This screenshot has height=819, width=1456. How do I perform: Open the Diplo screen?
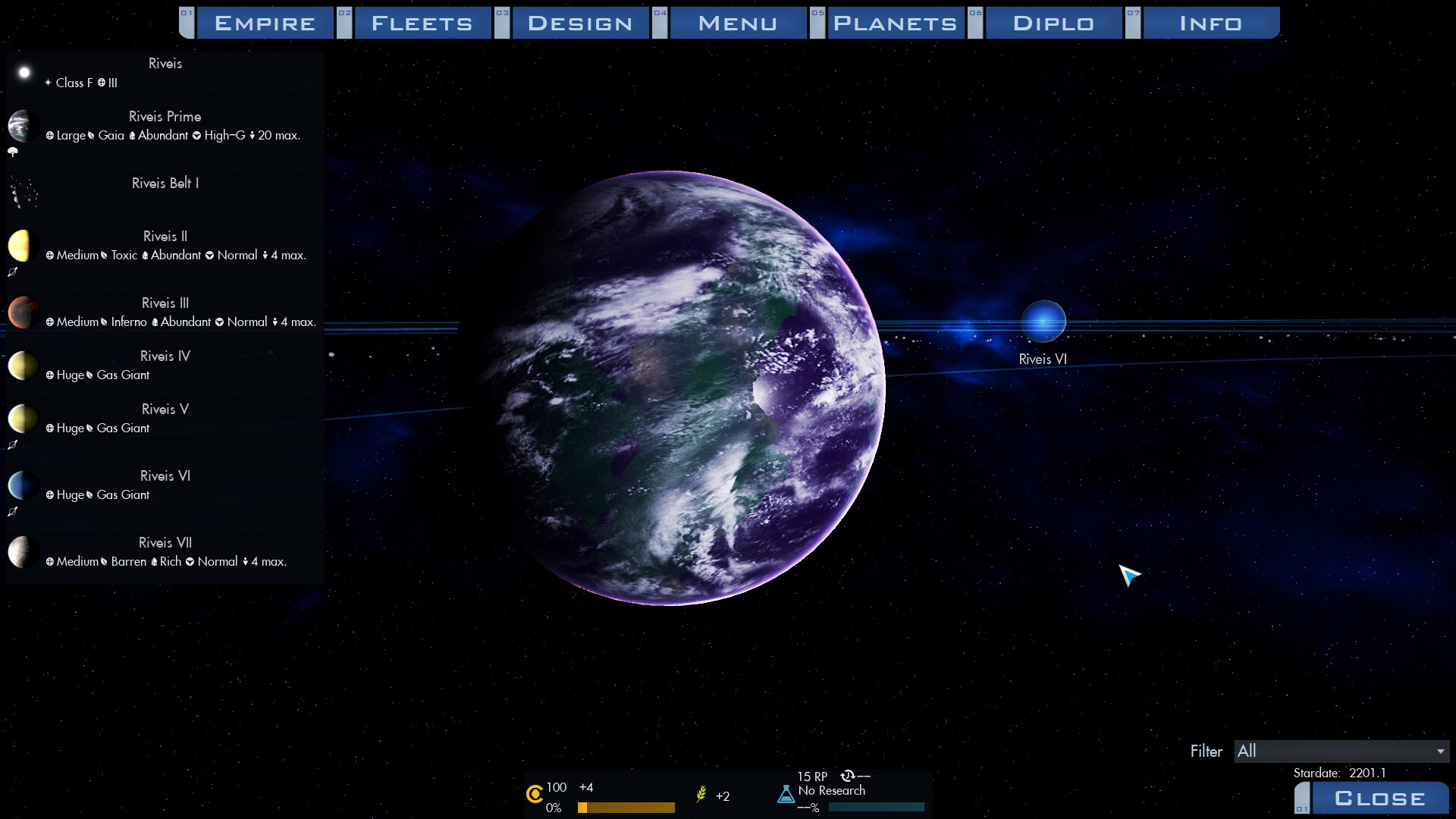coord(1053,23)
